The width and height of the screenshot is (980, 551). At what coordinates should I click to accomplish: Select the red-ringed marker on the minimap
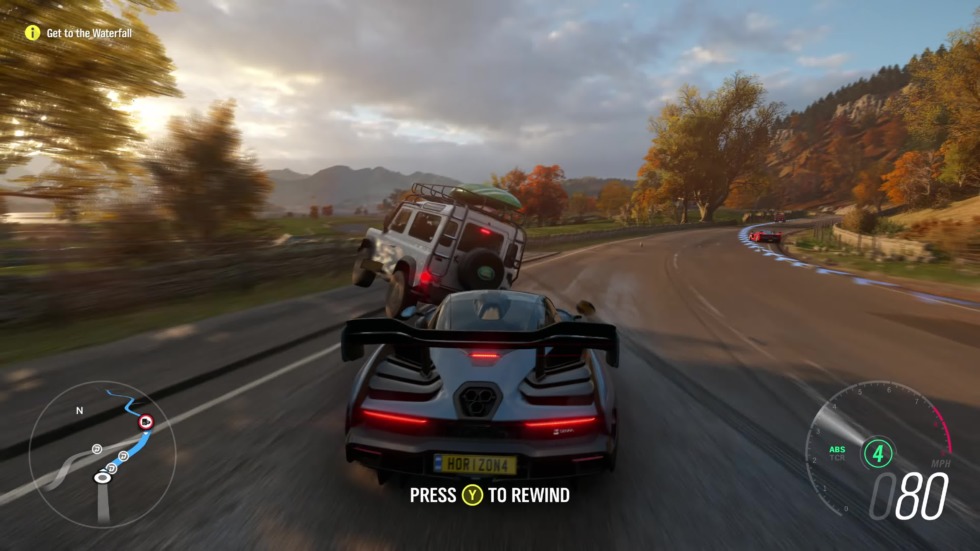point(146,422)
